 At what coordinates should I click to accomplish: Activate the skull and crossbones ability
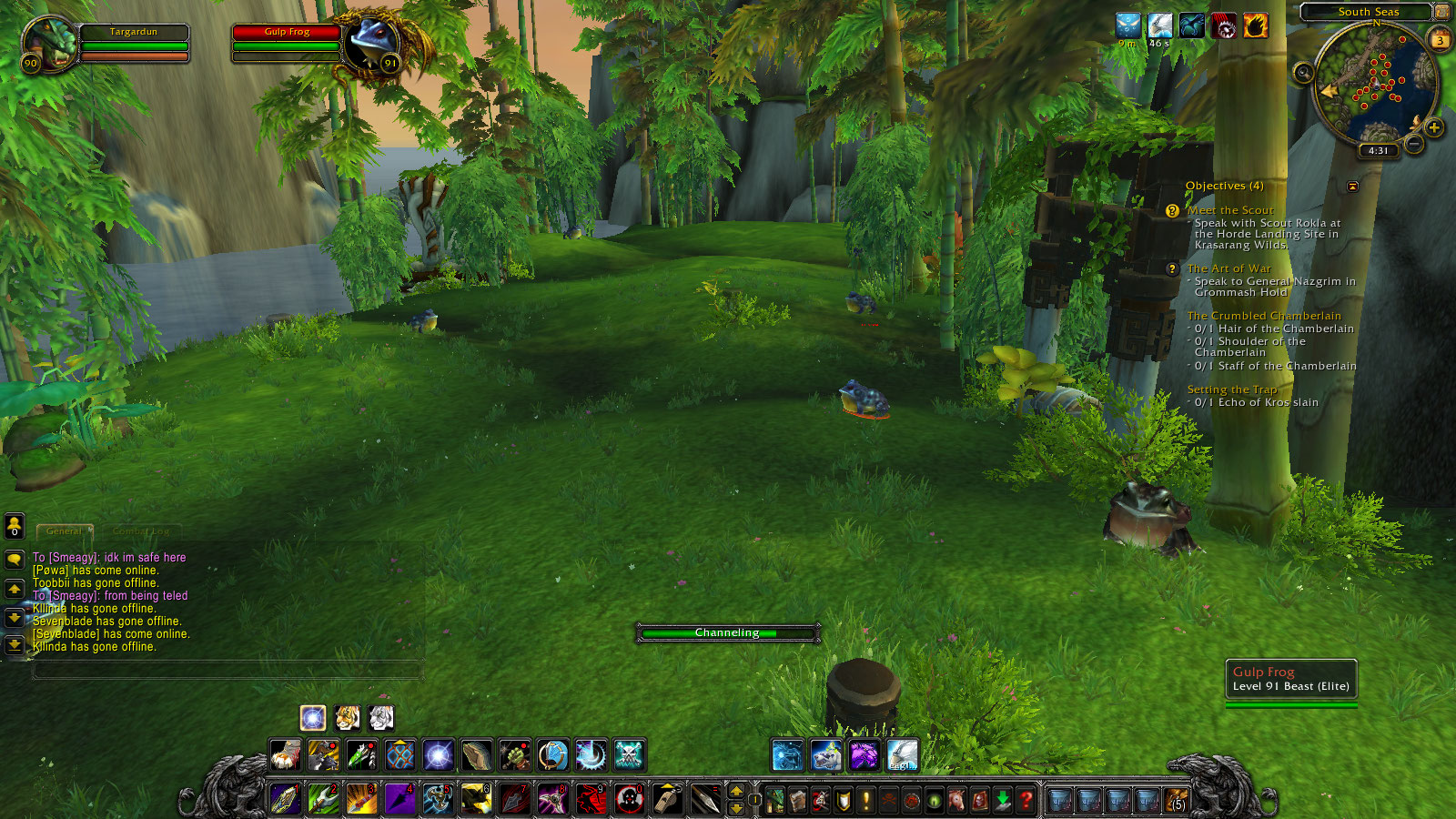[x=629, y=754]
